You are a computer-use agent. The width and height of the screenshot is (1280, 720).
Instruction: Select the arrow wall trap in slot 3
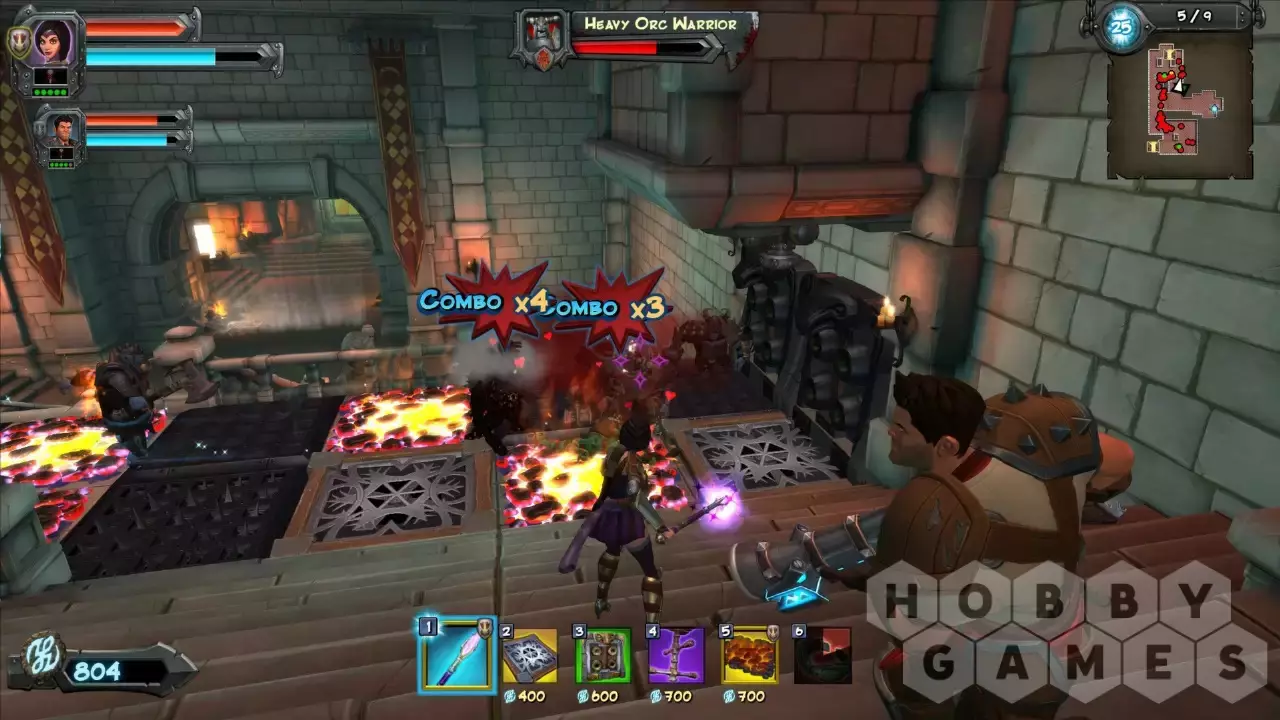(602, 657)
